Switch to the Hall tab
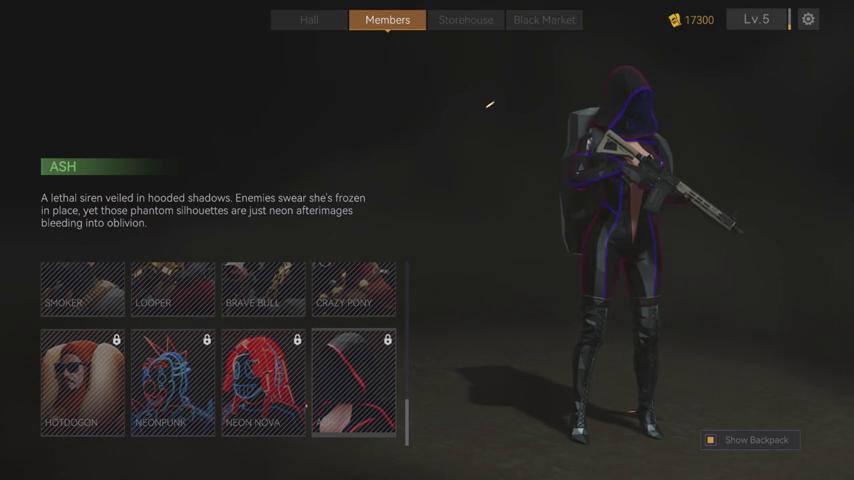 point(309,20)
